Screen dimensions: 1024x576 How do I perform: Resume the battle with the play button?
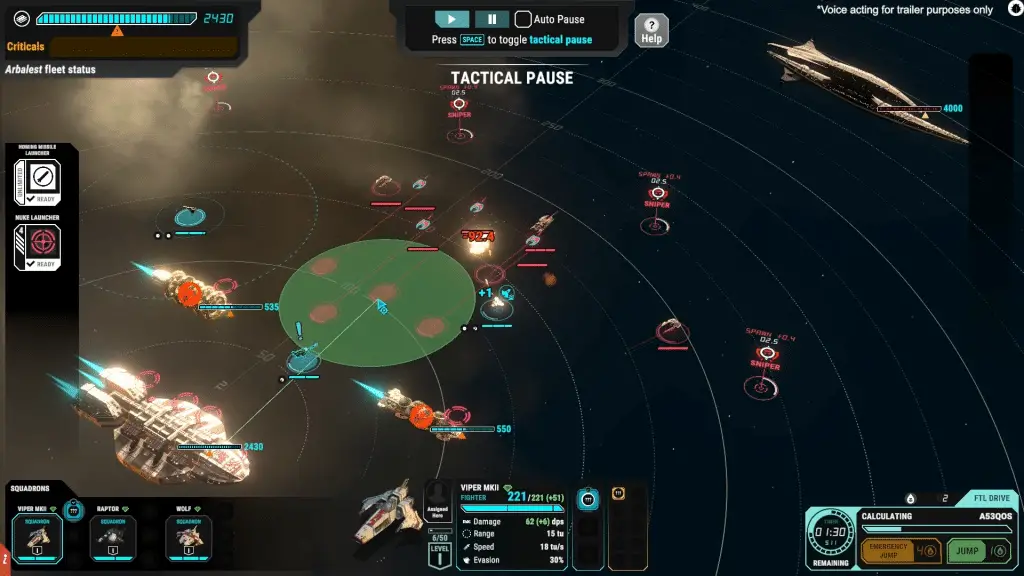click(452, 19)
